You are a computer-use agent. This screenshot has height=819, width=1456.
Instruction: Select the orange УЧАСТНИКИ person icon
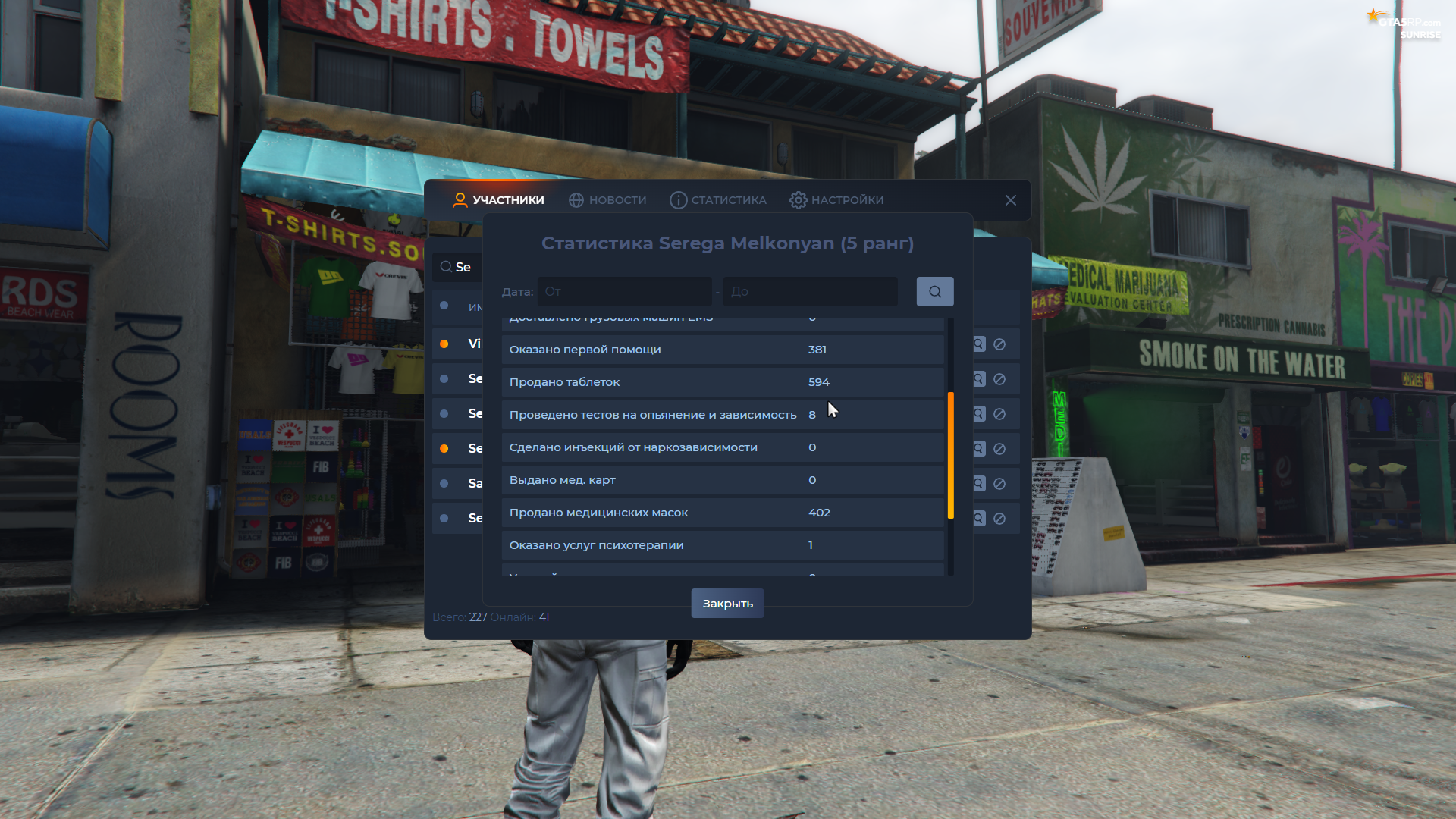pyautogui.click(x=460, y=199)
